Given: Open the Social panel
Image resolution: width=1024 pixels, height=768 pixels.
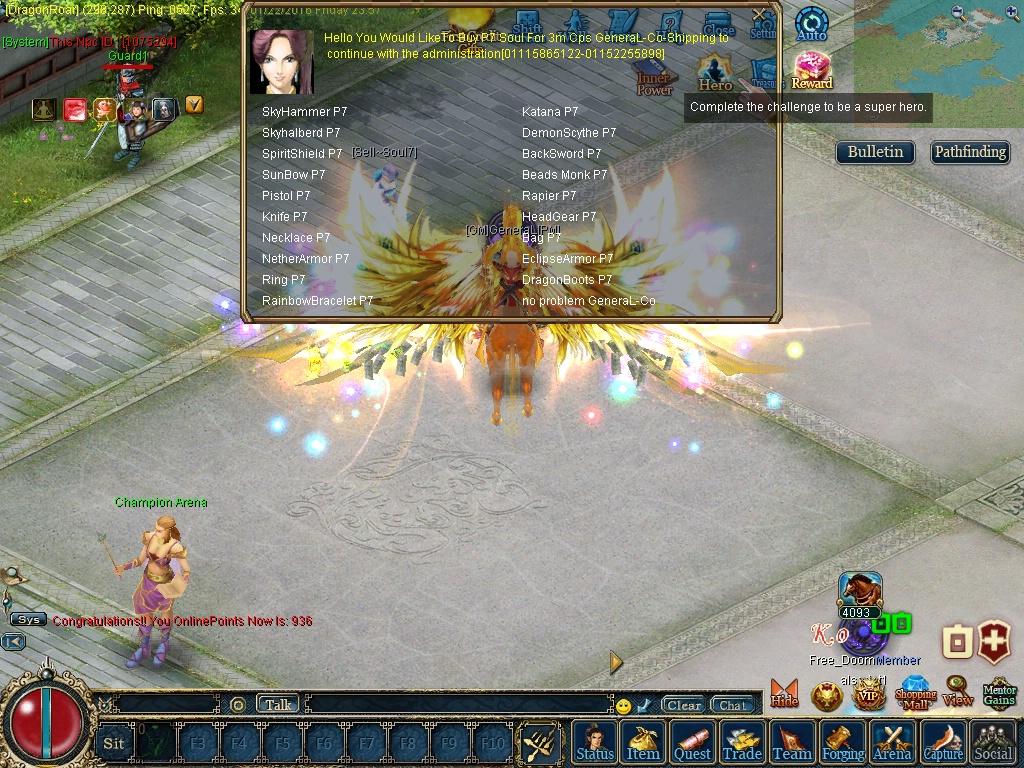Looking at the screenshot, I should coord(993,743).
